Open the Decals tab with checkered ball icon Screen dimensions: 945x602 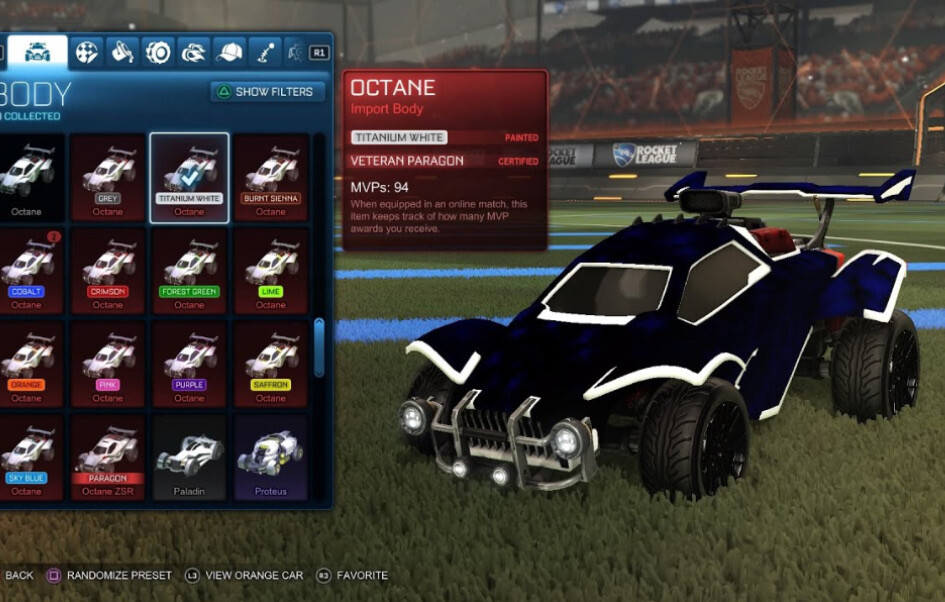(x=87, y=52)
